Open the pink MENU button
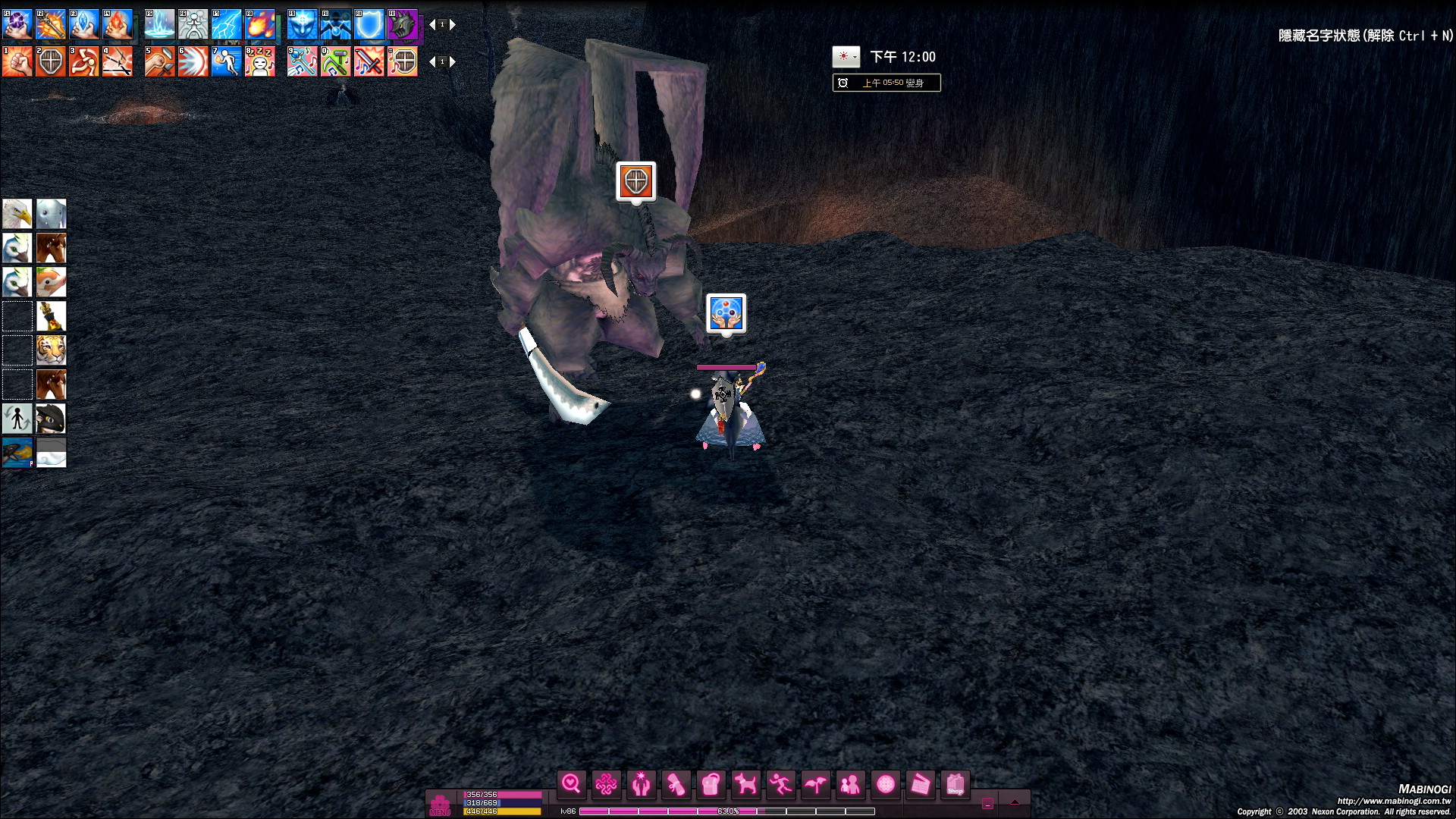This screenshot has height=819, width=1456. pyautogui.click(x=440, y=805)
